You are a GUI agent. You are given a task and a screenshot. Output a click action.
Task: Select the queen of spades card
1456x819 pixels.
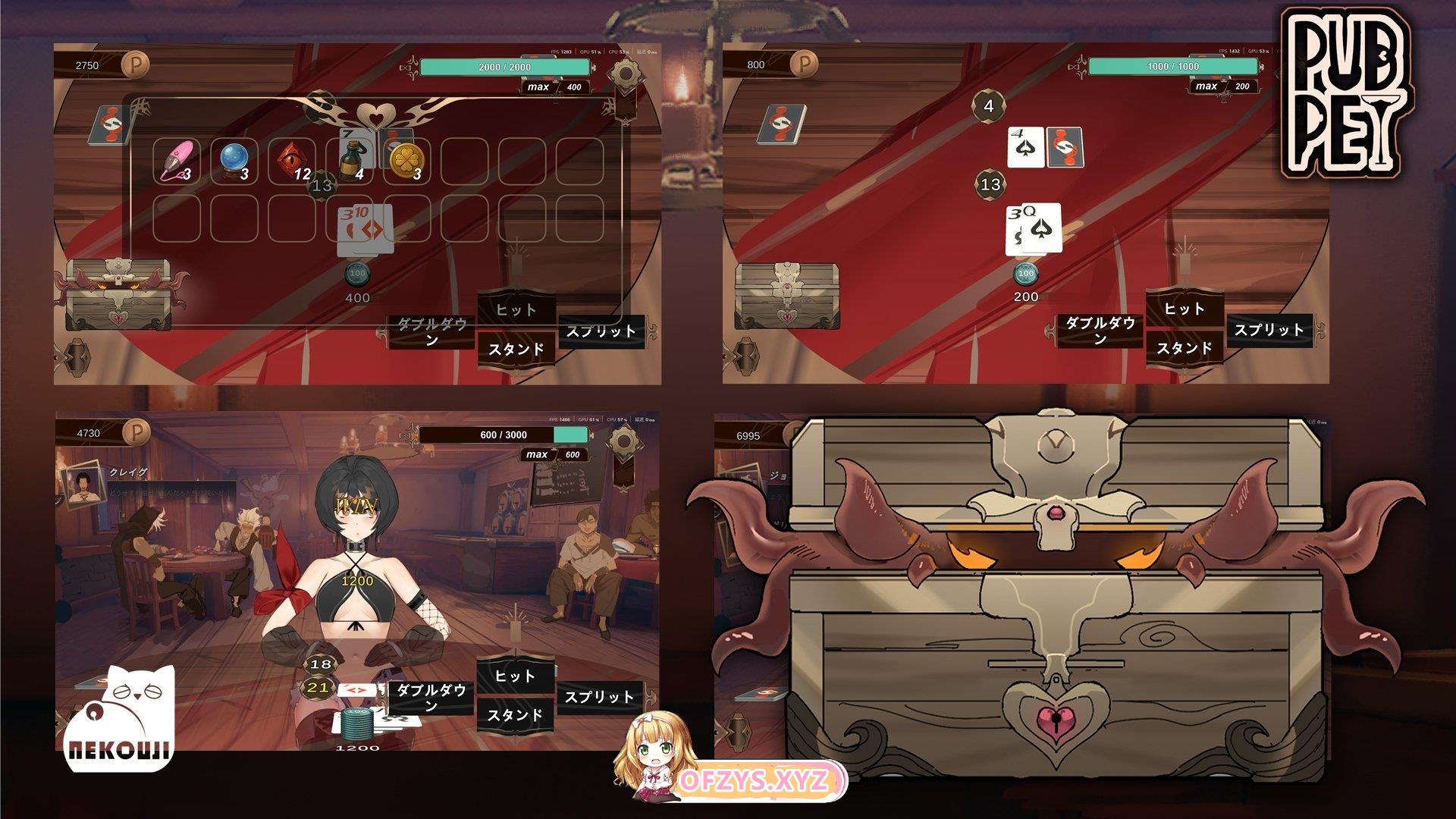(1043, 227)
